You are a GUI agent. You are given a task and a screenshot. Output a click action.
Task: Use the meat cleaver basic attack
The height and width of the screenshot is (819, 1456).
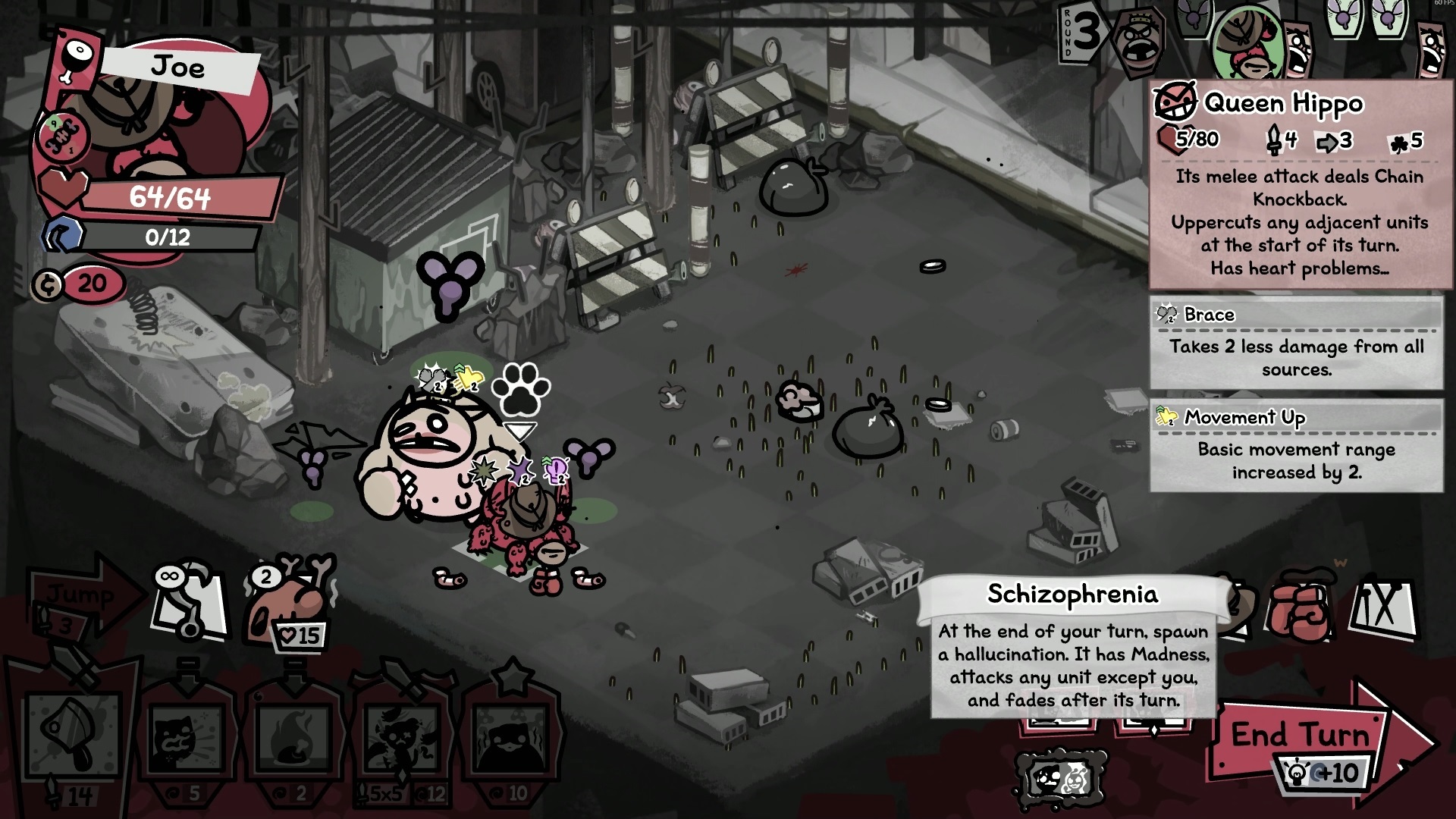[x=72, y=736]
